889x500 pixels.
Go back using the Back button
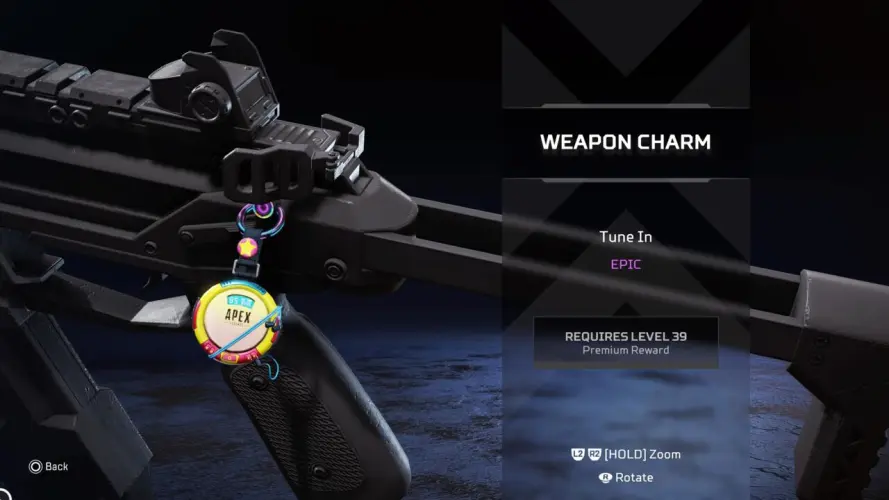click(48, 466)
